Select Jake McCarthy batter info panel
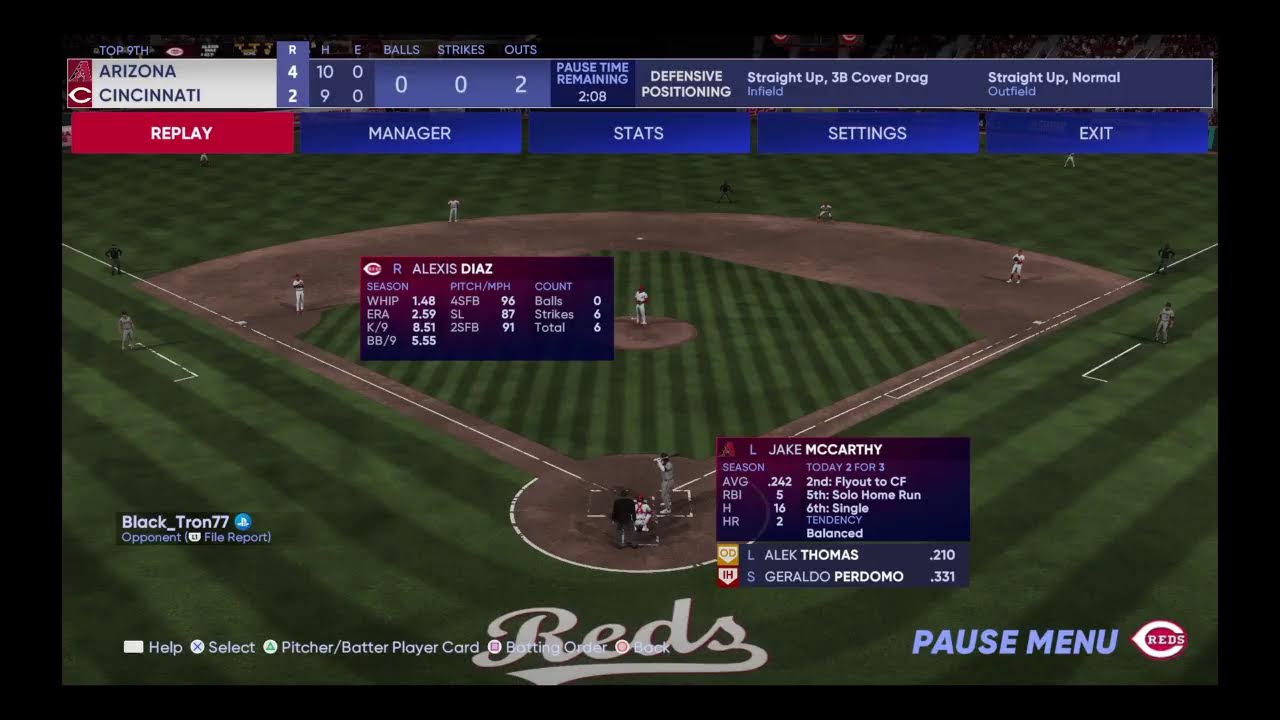 (843, 489)
